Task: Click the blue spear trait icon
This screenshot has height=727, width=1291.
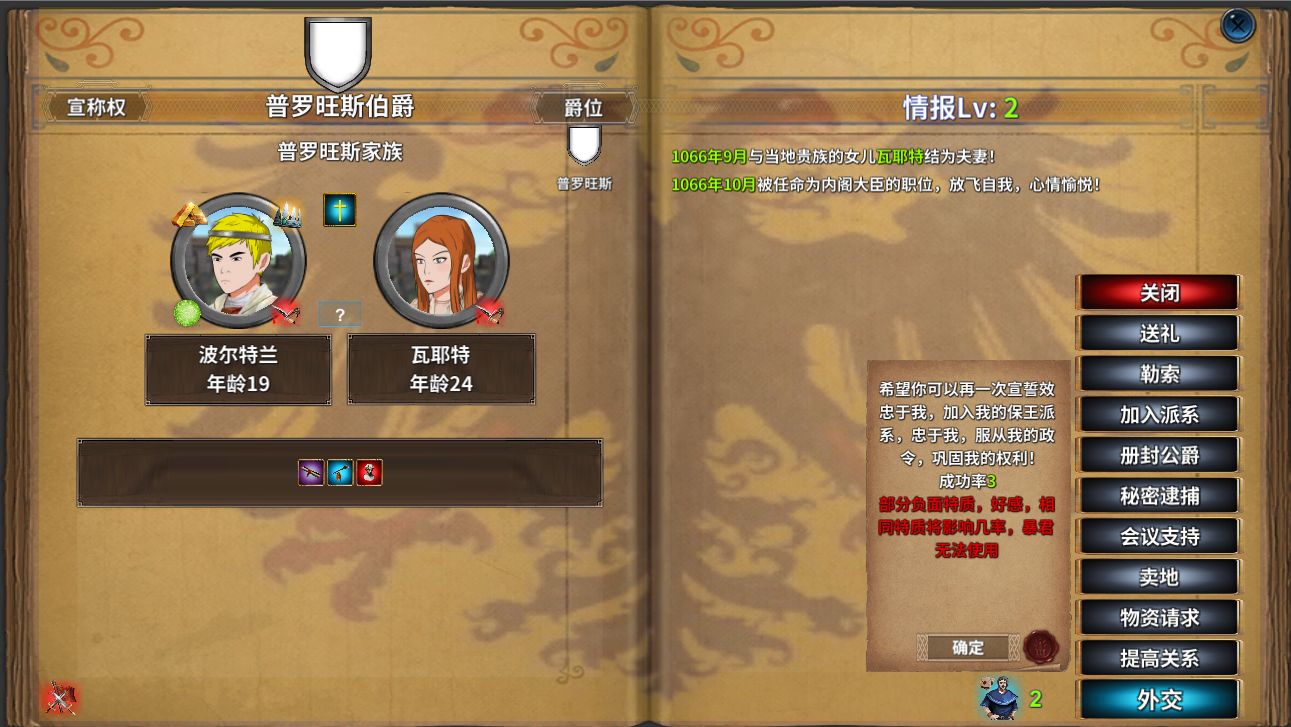Action: click(340, 472)
